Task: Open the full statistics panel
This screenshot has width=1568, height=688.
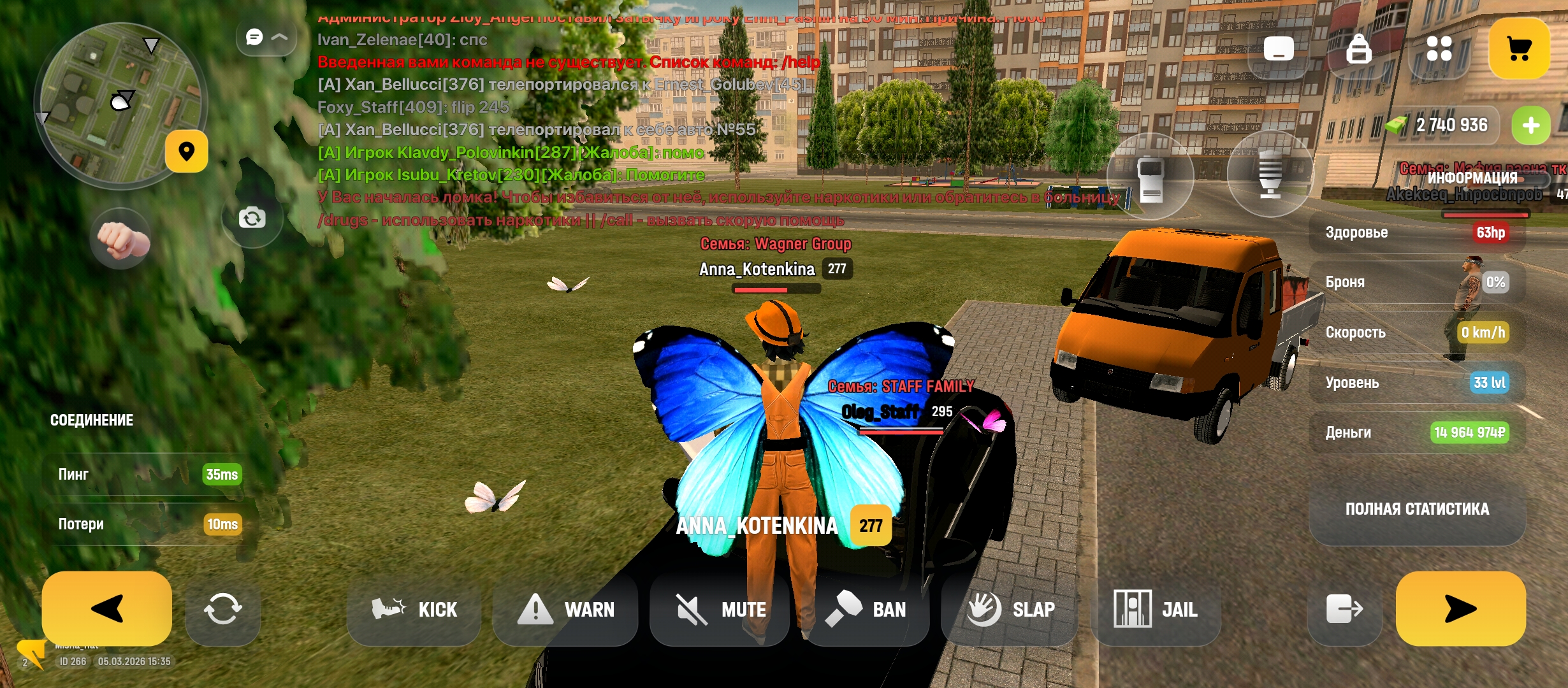Action: (x=1417, y=509)
